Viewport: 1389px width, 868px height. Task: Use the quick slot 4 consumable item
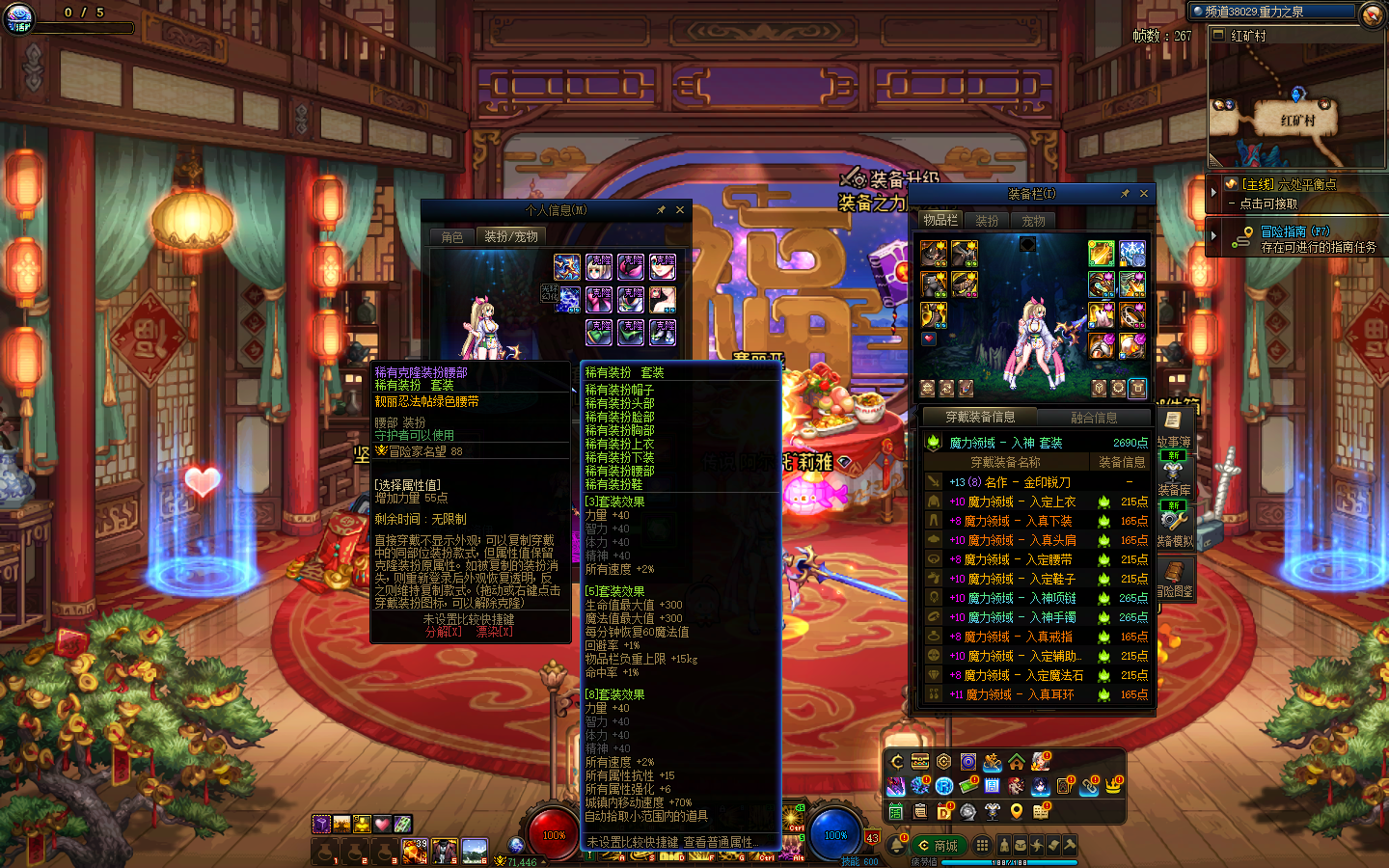[x=415, y=851]
